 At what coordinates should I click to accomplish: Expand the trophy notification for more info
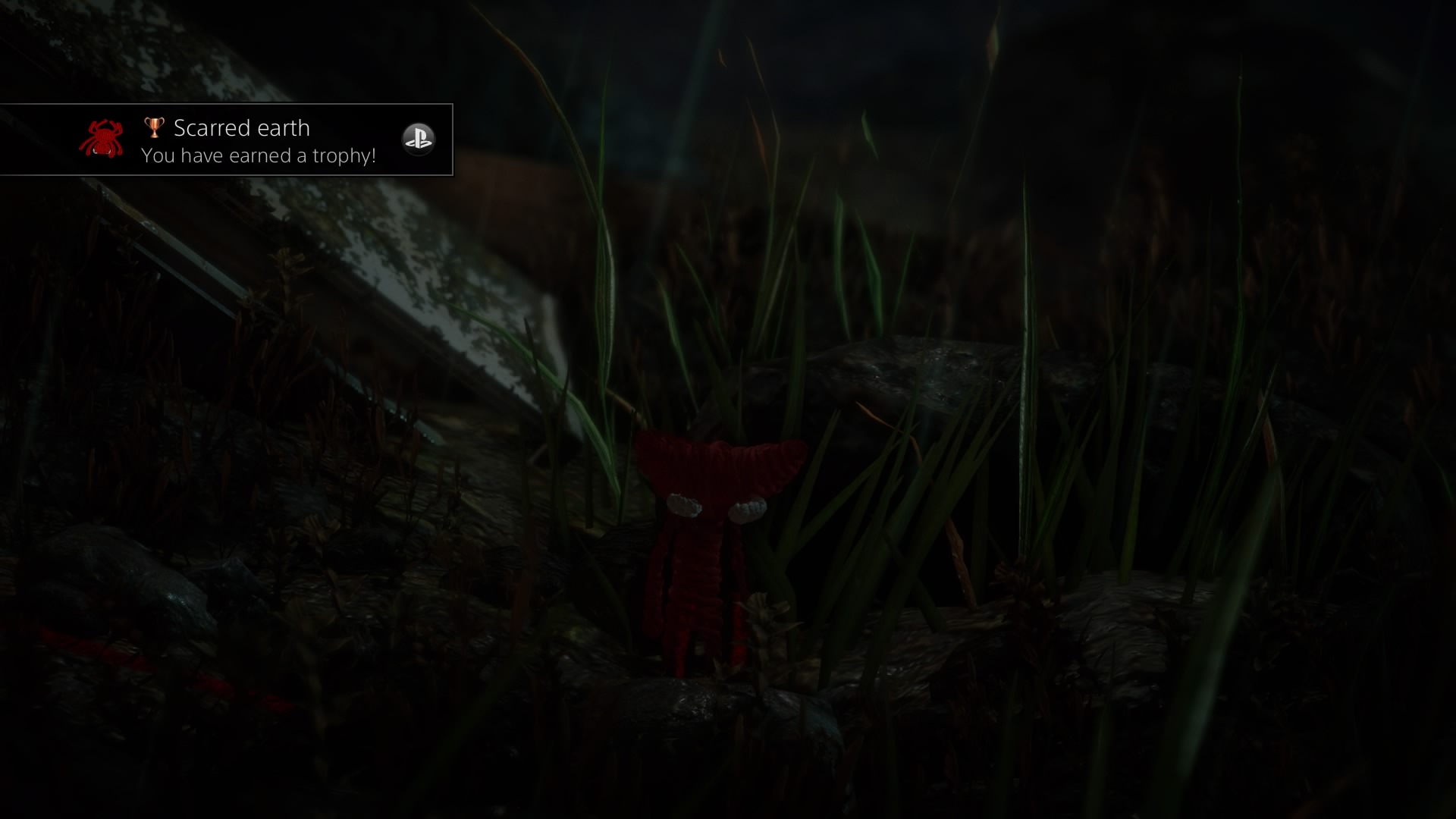pyautogui.click(x=227, y=140)
